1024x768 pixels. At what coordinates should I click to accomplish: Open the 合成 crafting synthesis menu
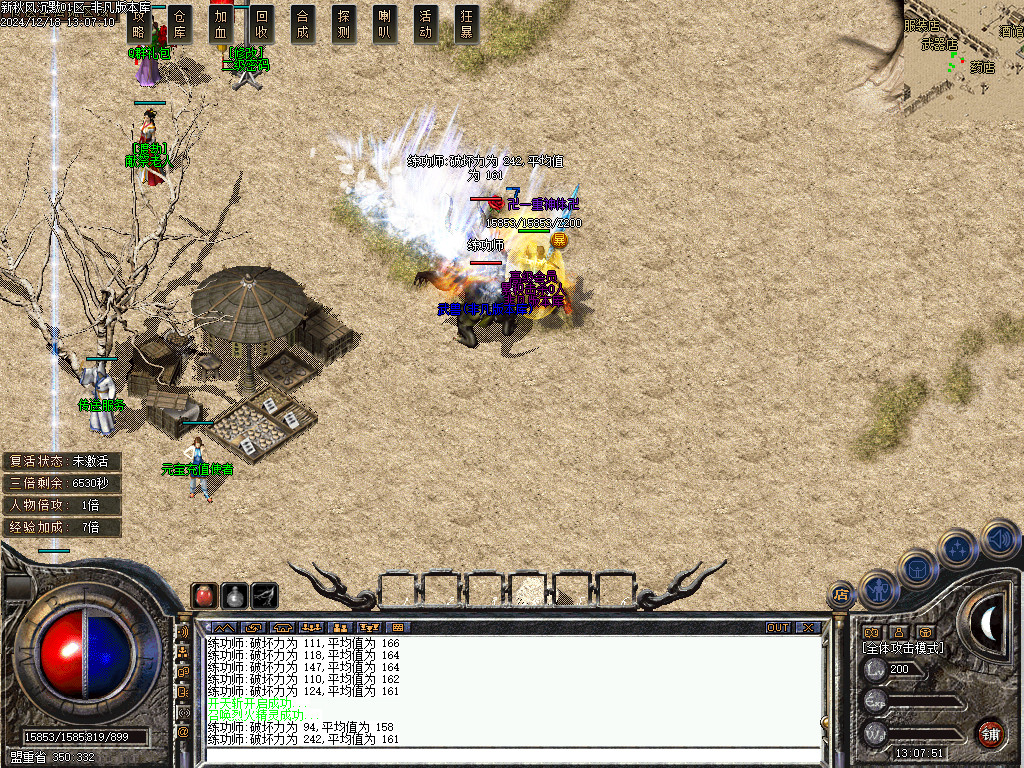[x=303, y=24]
